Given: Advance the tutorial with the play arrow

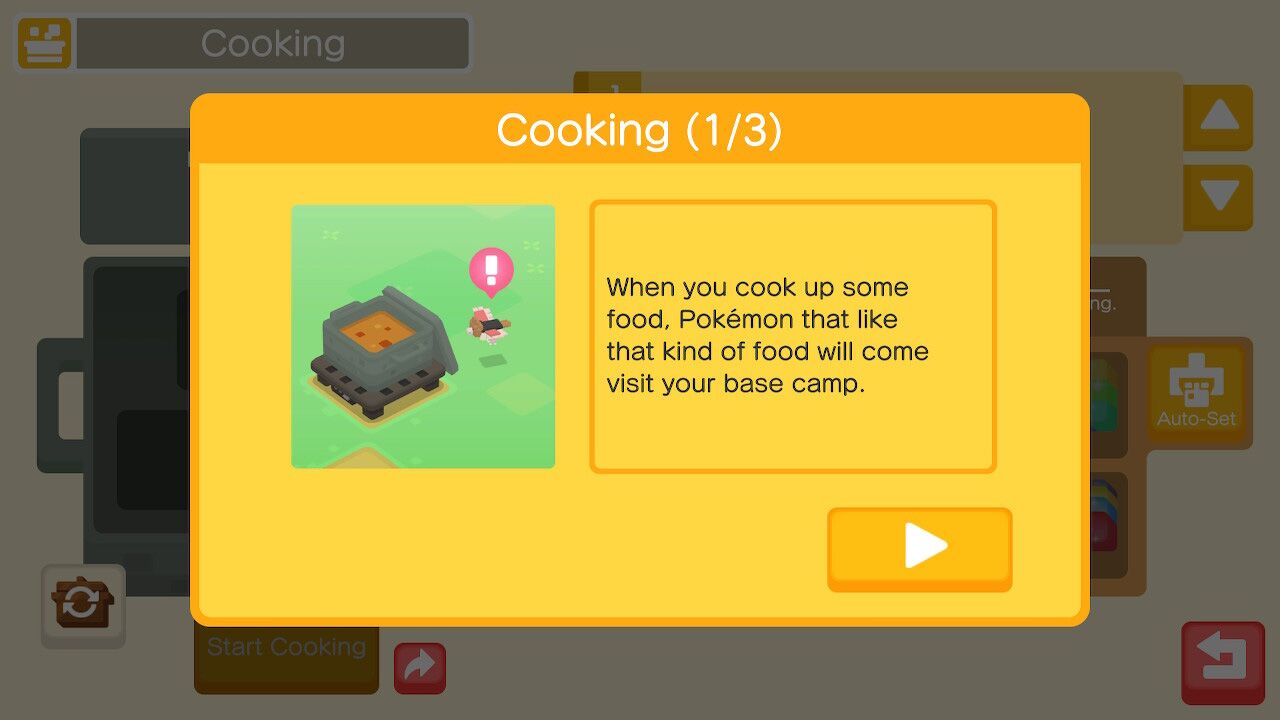Looking at the screenshot, I should (918, 546).
